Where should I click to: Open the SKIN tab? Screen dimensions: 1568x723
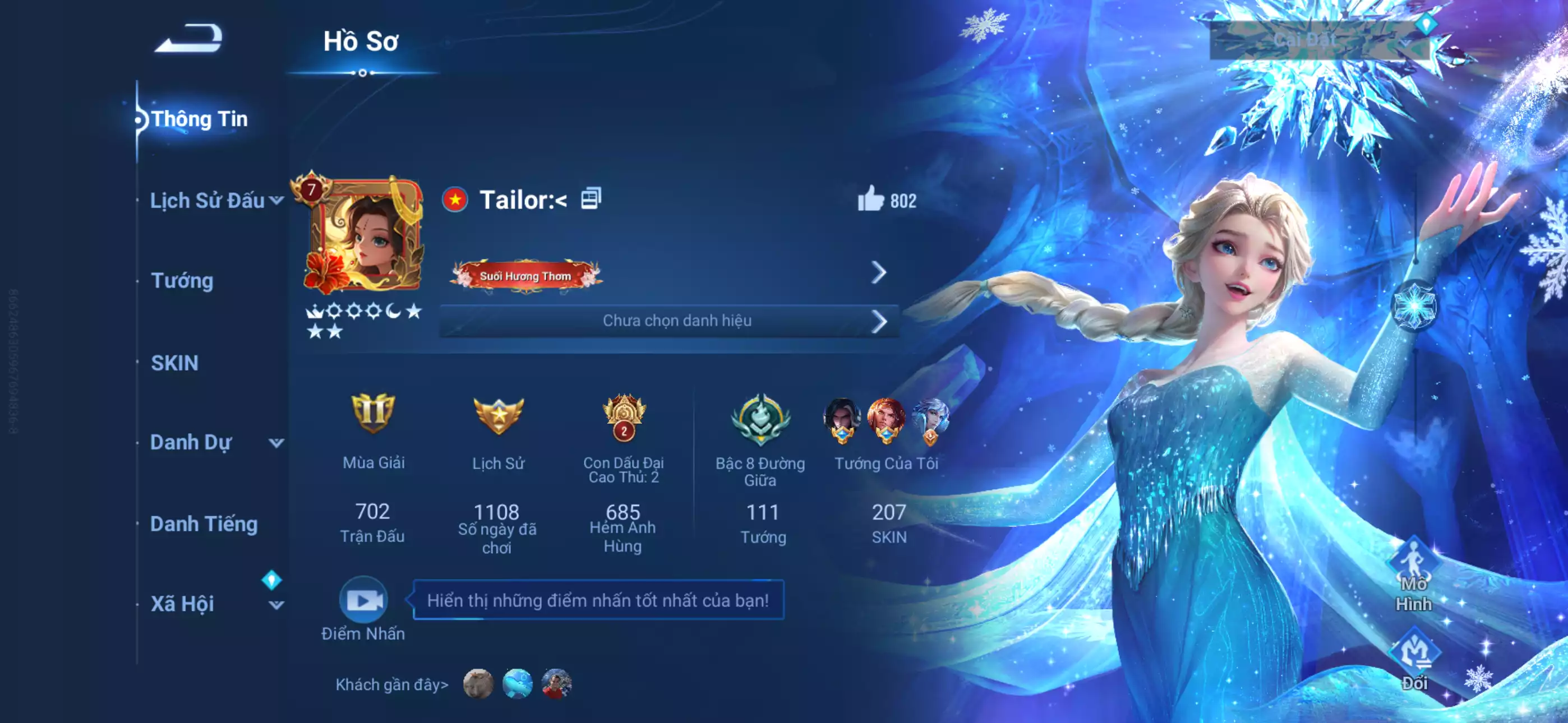pos(175,362)
